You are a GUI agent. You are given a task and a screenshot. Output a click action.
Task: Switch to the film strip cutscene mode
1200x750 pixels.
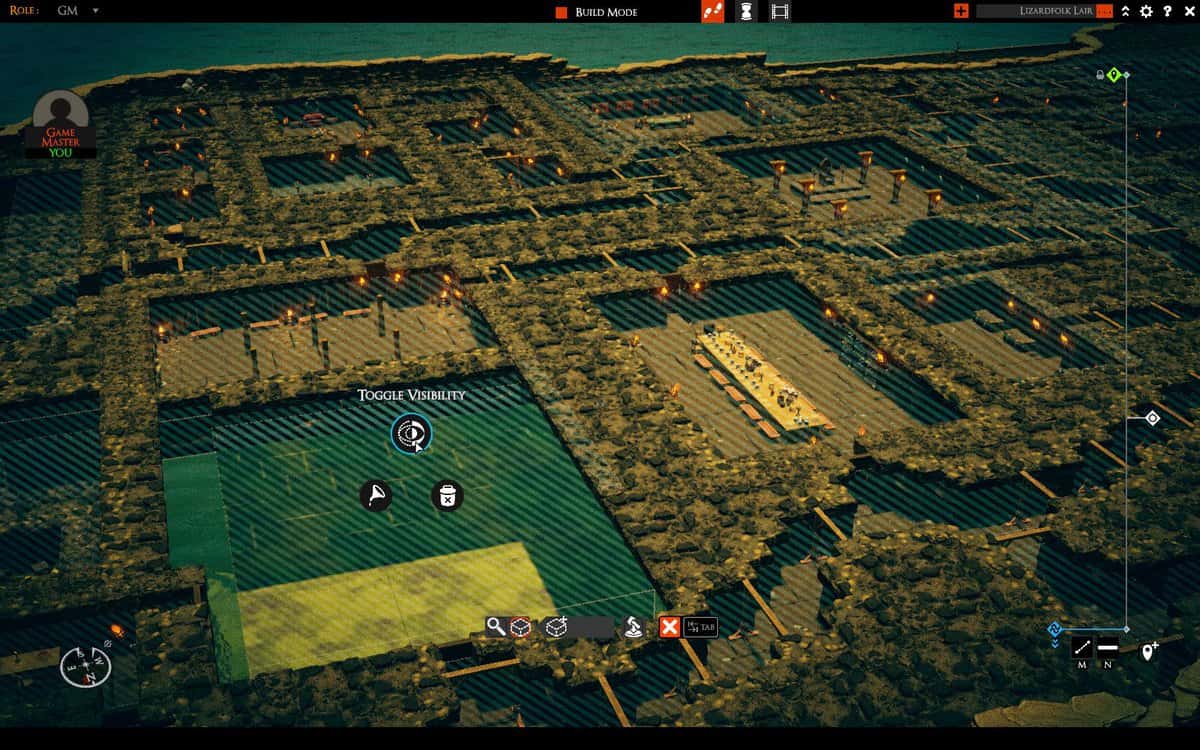click(780, 12)
